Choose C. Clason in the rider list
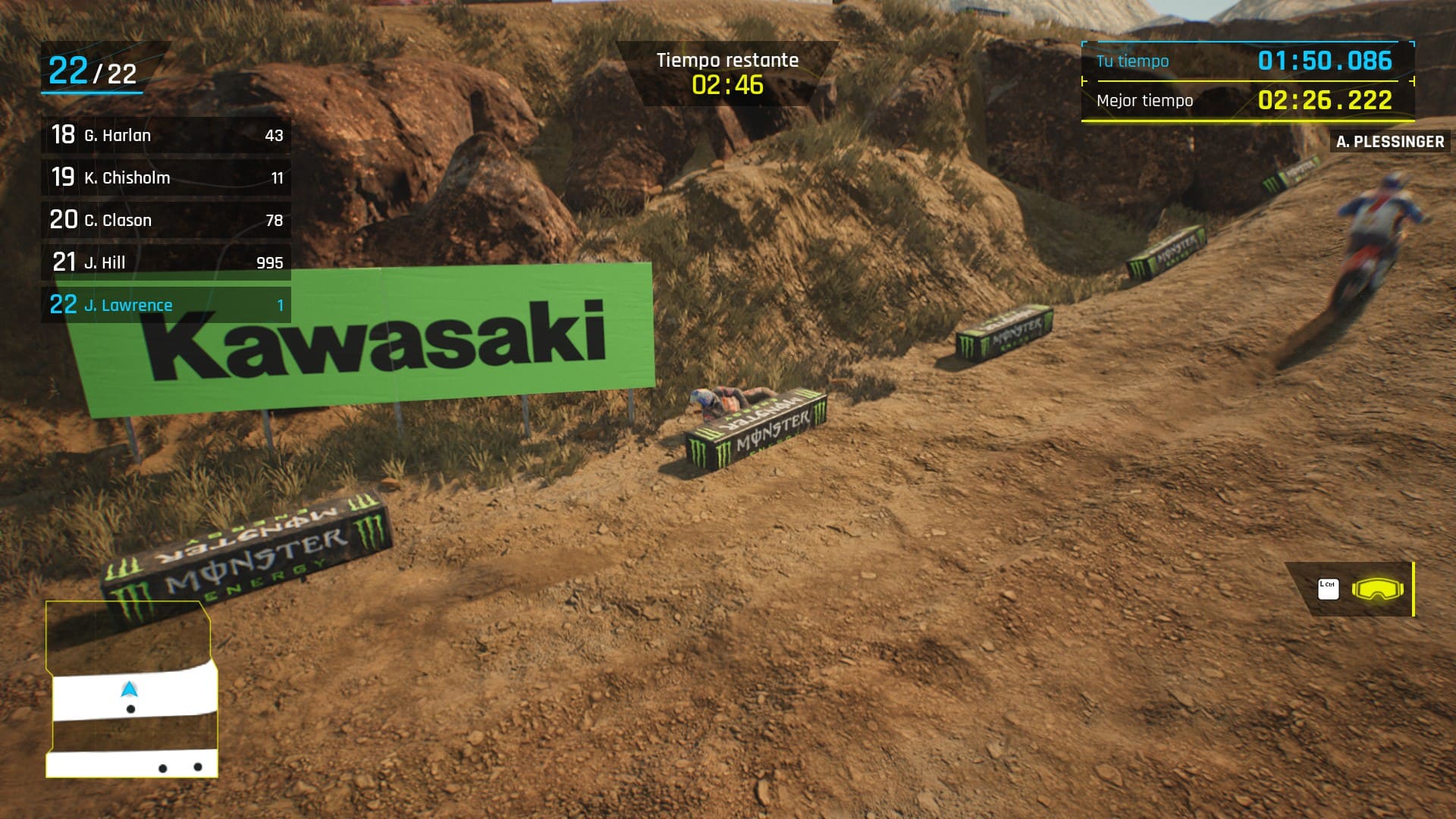The image size is (1456, 819). [x=165, y=221]
